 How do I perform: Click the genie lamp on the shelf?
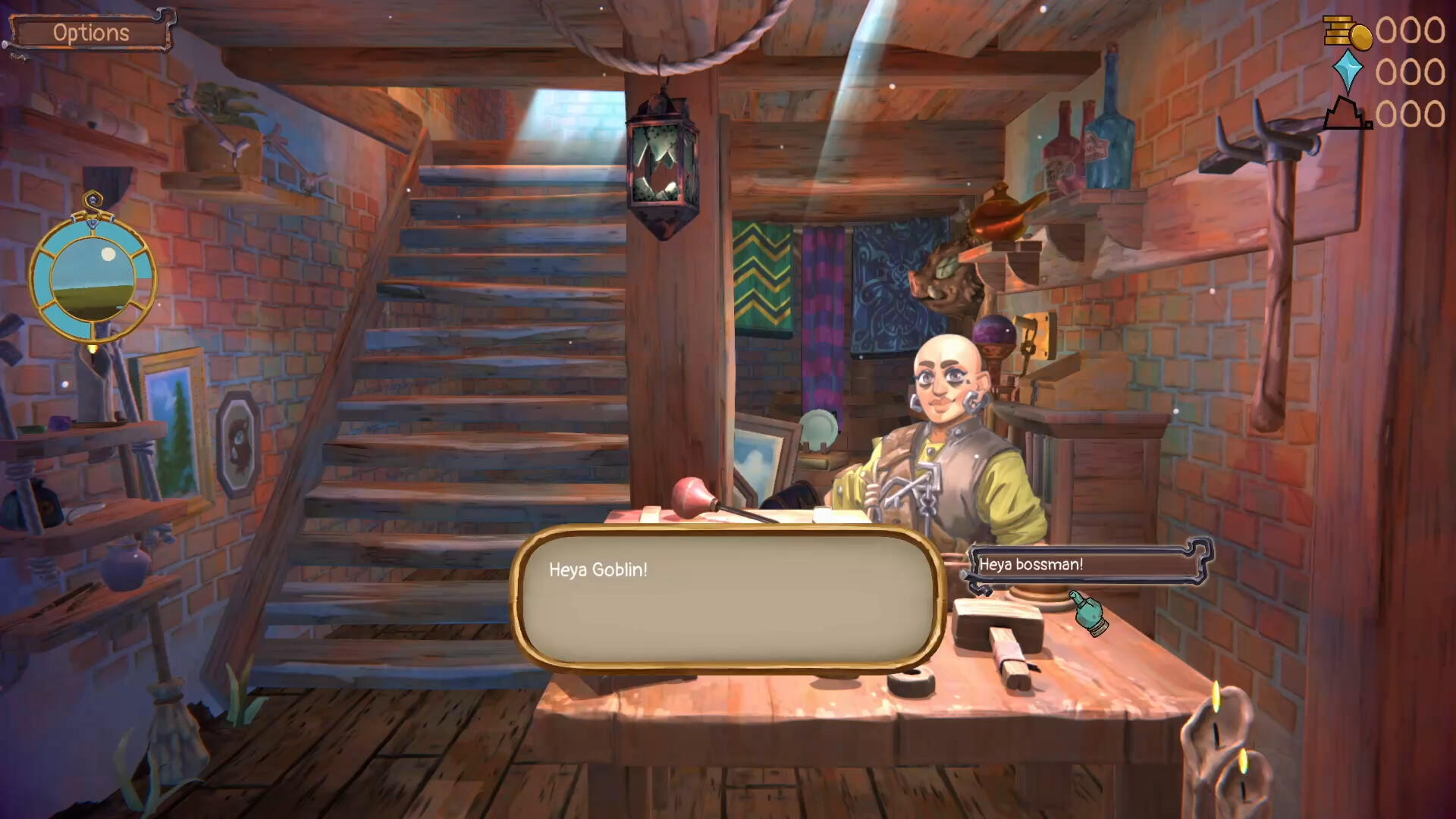(1001, 215)
